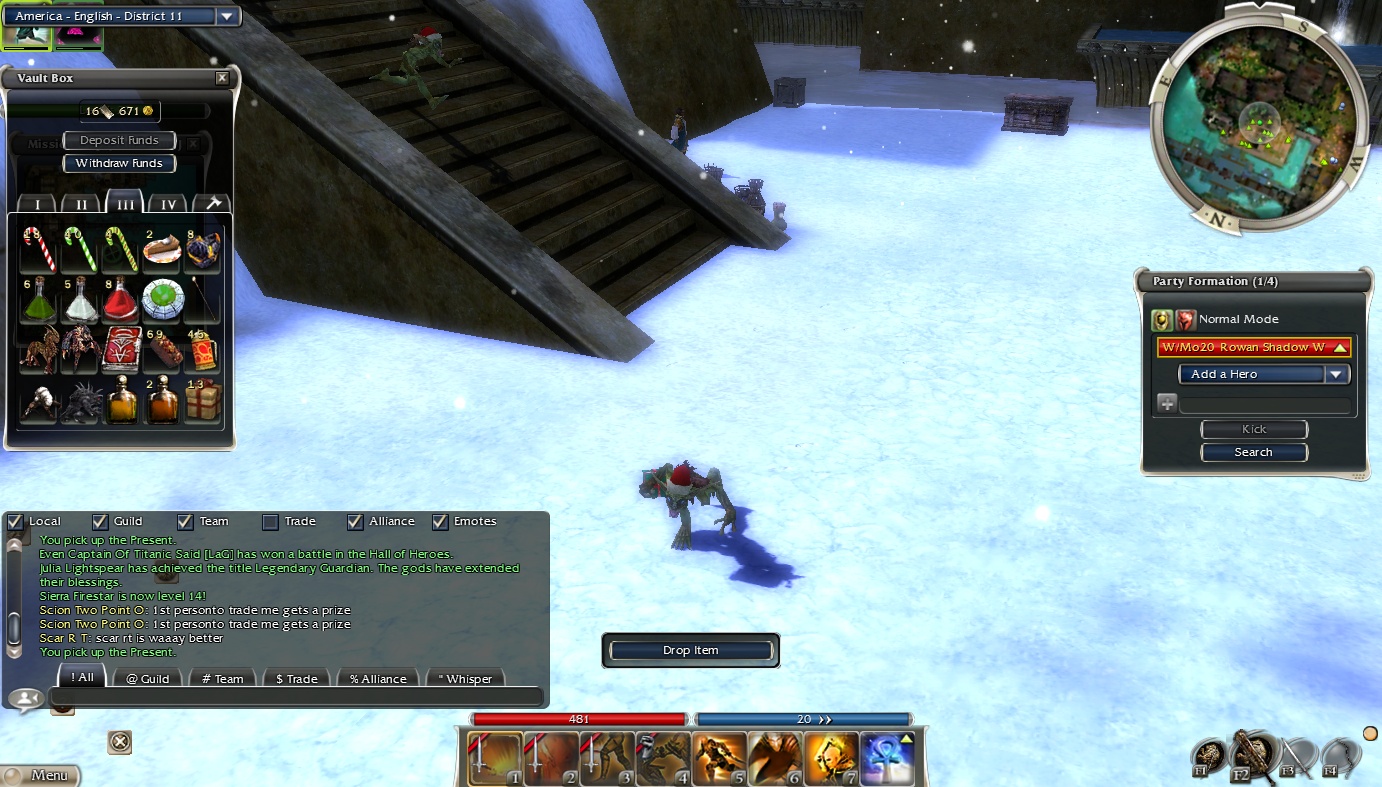
Task: Switch to vault tab IV
Action: (x=169, y=204)
